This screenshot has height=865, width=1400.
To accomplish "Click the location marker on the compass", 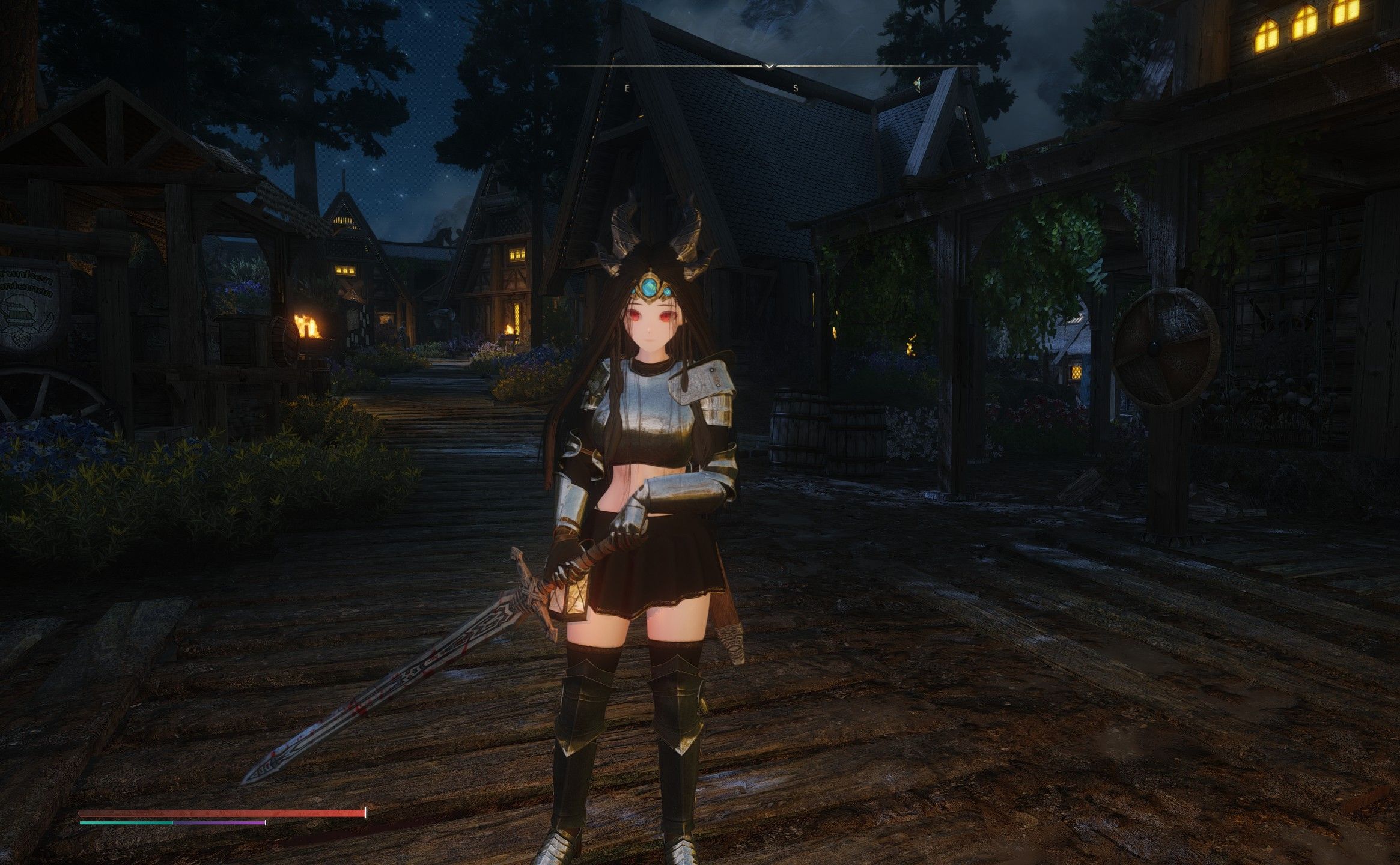I will click(917, 85).
